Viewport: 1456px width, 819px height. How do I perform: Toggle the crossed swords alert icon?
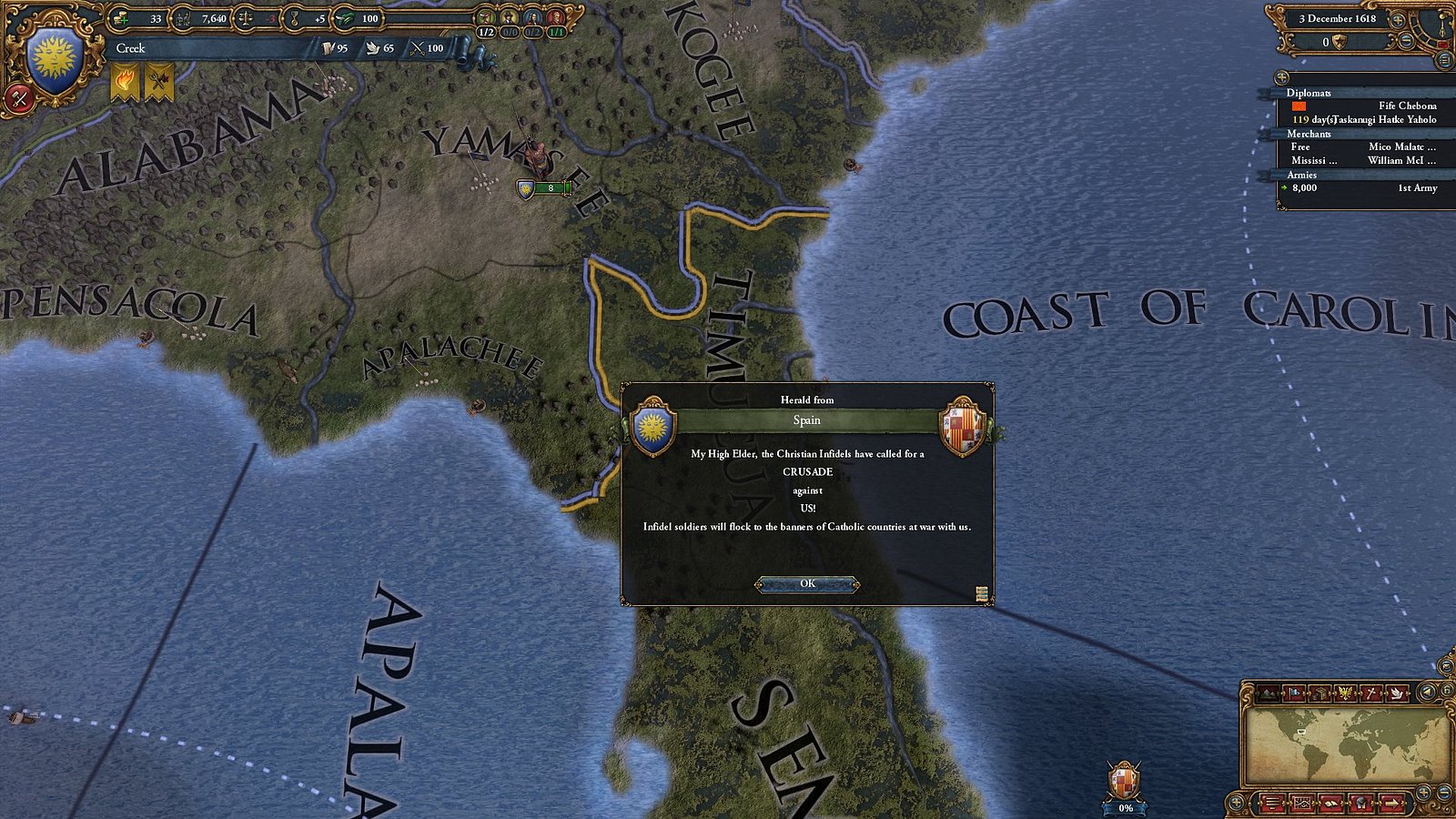click(x=157, y=80)
